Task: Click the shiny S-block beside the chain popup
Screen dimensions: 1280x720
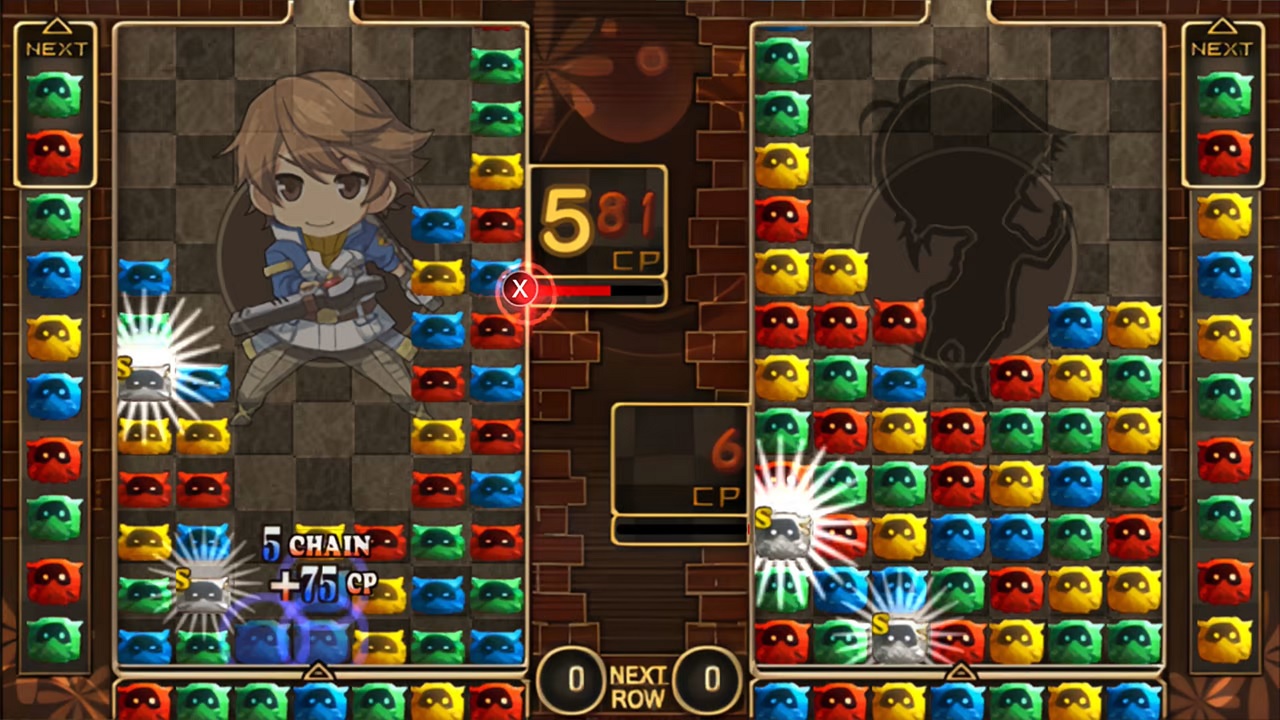Action: coord(205,590)
